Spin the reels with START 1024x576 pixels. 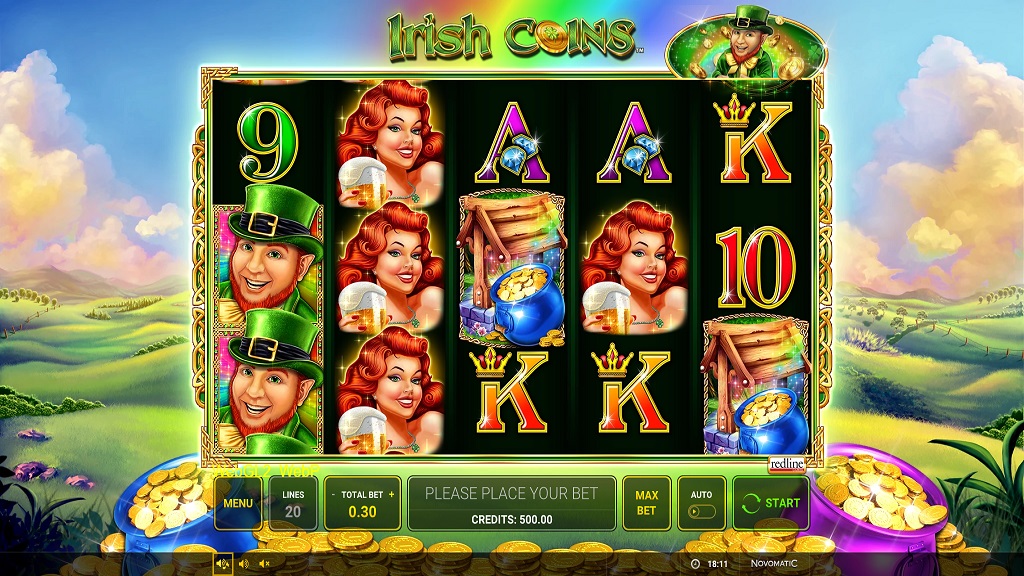771,502
